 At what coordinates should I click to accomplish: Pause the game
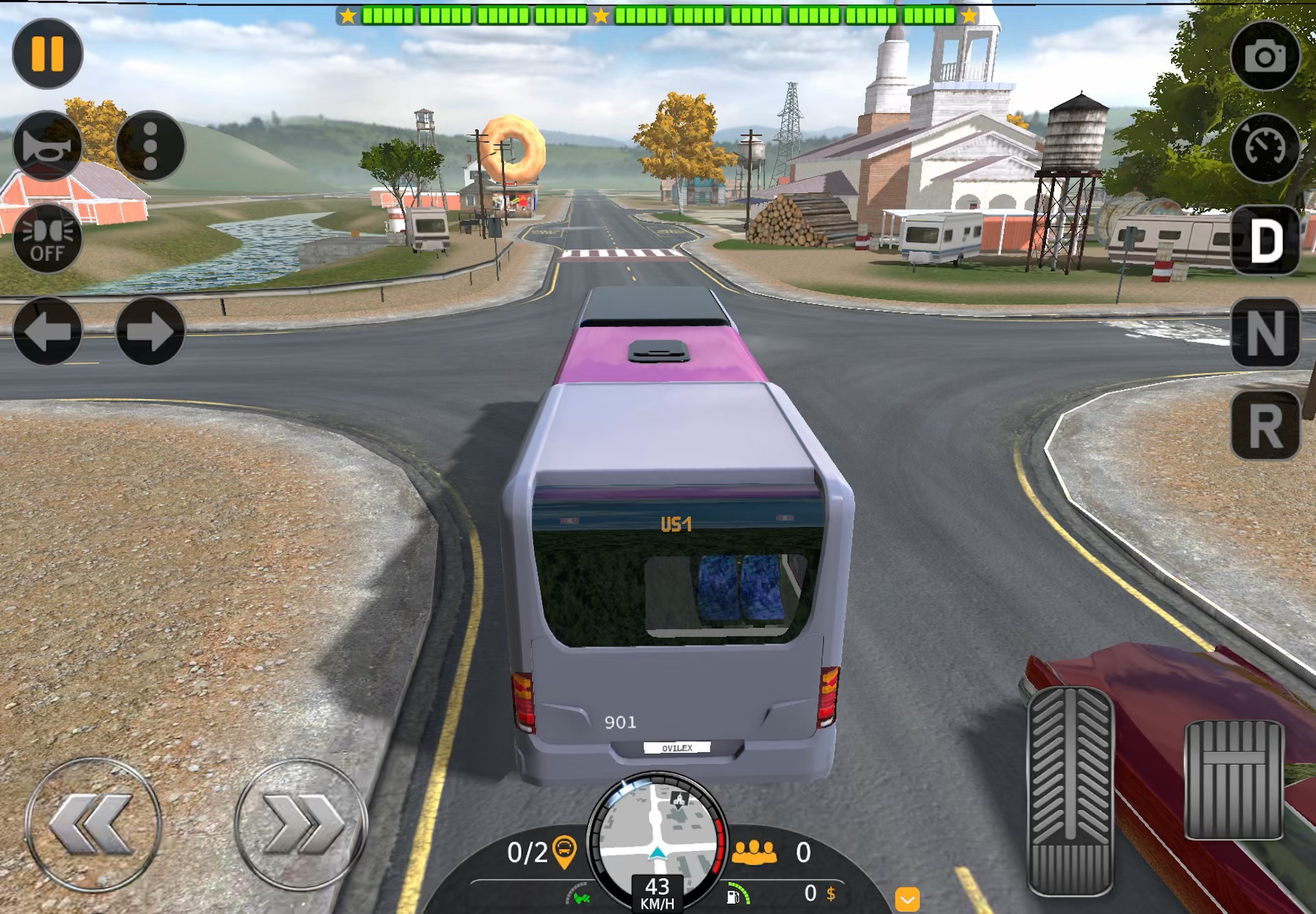point(47,53)
